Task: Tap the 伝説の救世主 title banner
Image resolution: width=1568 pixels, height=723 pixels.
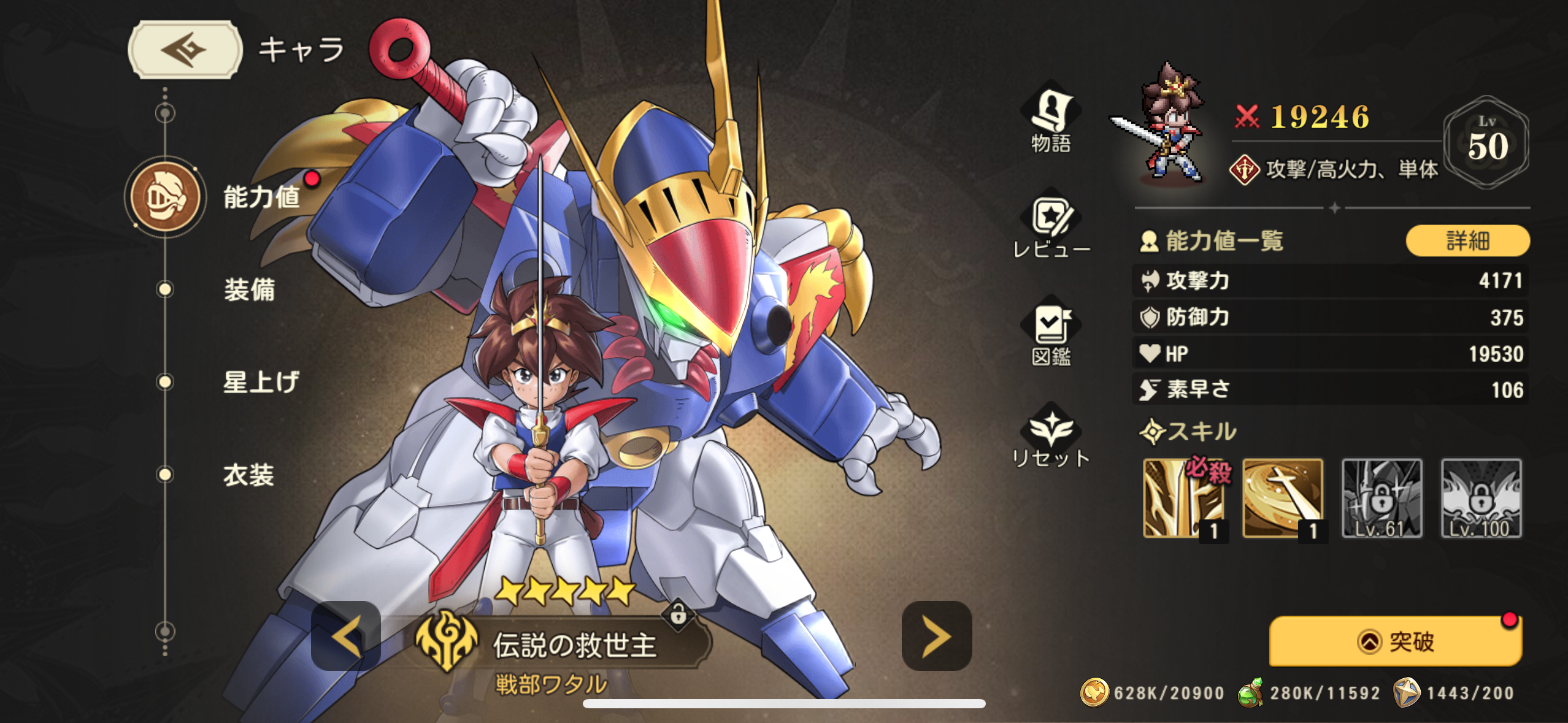Action: pos(574,645)
